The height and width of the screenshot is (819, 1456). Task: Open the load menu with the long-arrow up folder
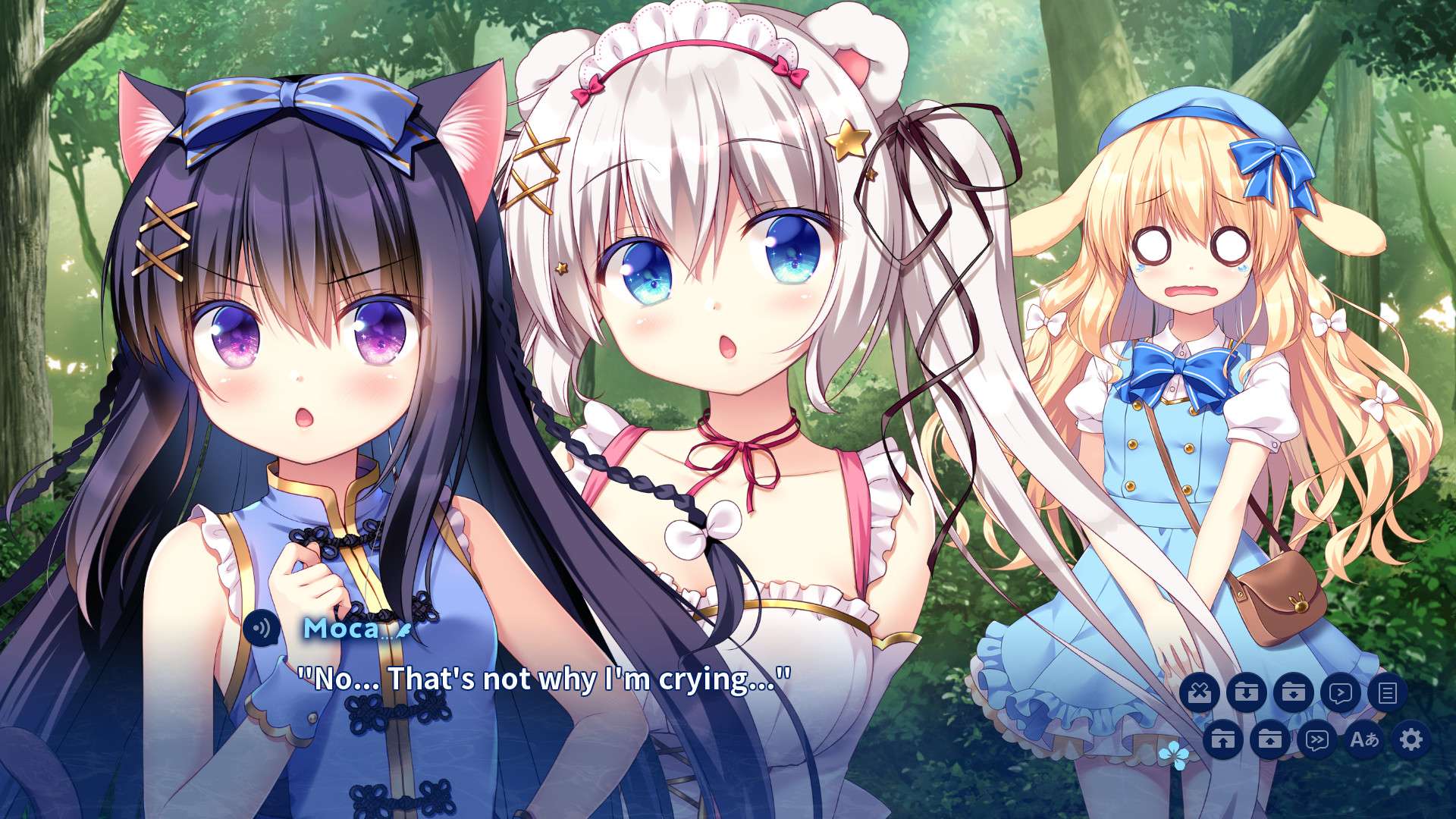[1222, 739]
